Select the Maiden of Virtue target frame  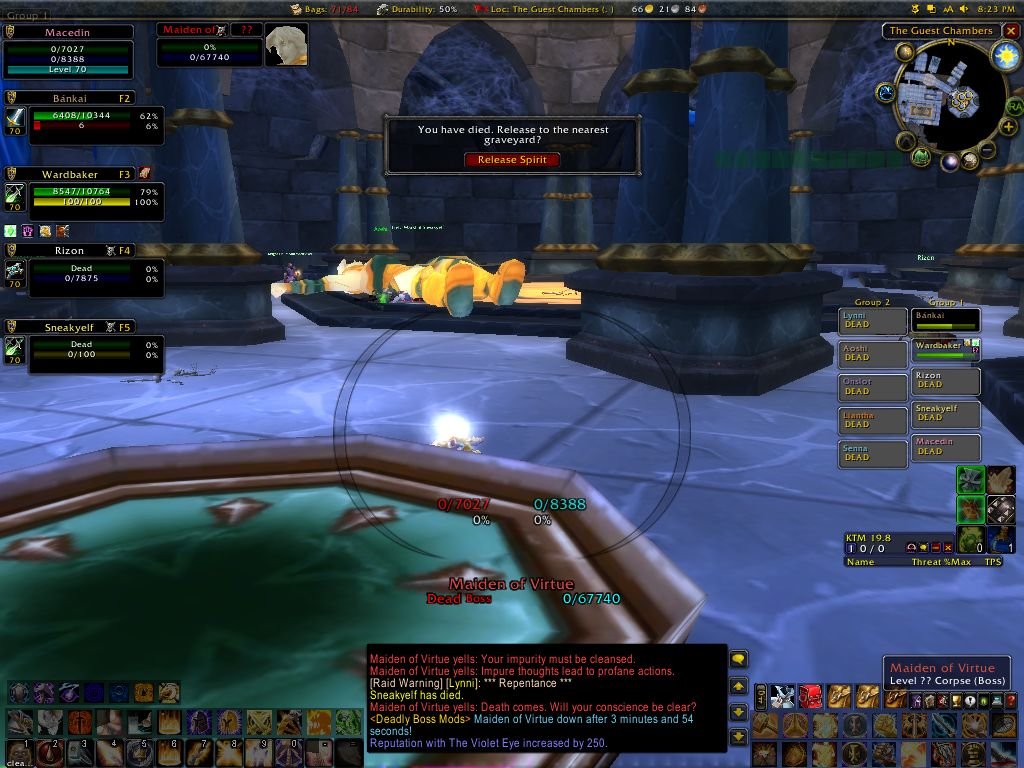coord(210,47)
